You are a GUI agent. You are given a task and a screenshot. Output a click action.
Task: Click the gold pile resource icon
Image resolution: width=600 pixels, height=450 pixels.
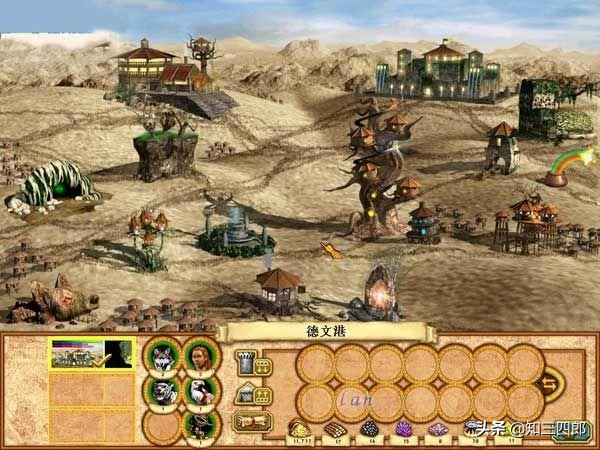298,428
